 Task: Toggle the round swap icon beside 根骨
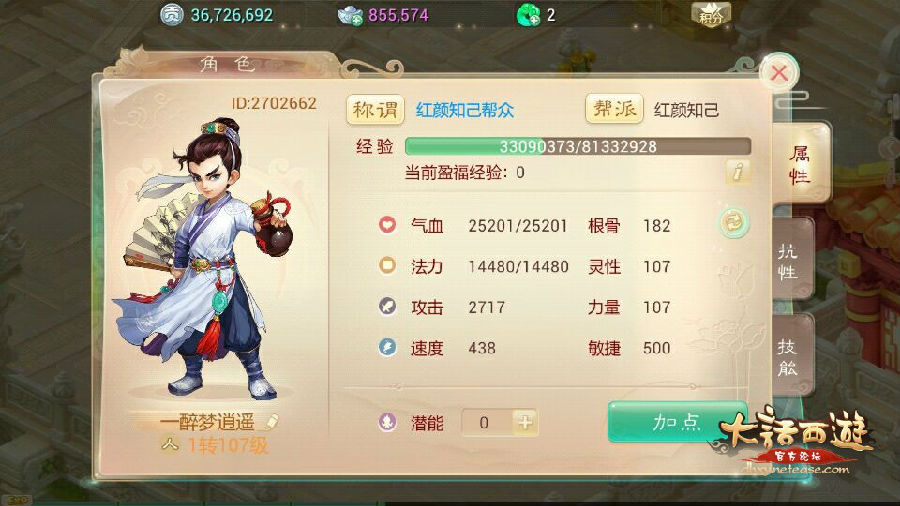click(x=734, y=224)
